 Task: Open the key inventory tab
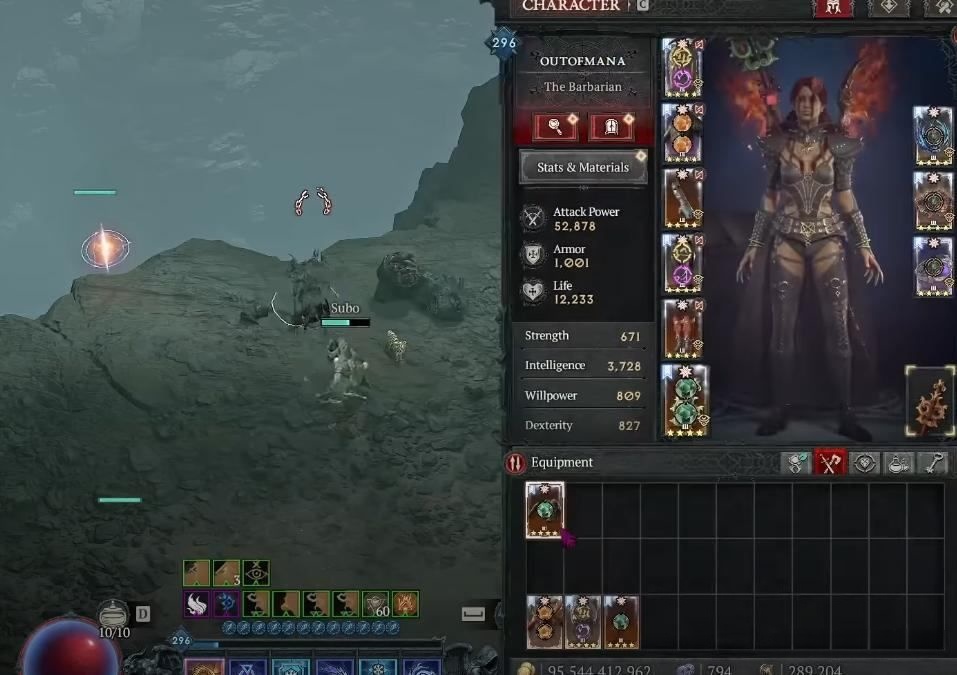point(931,463)
